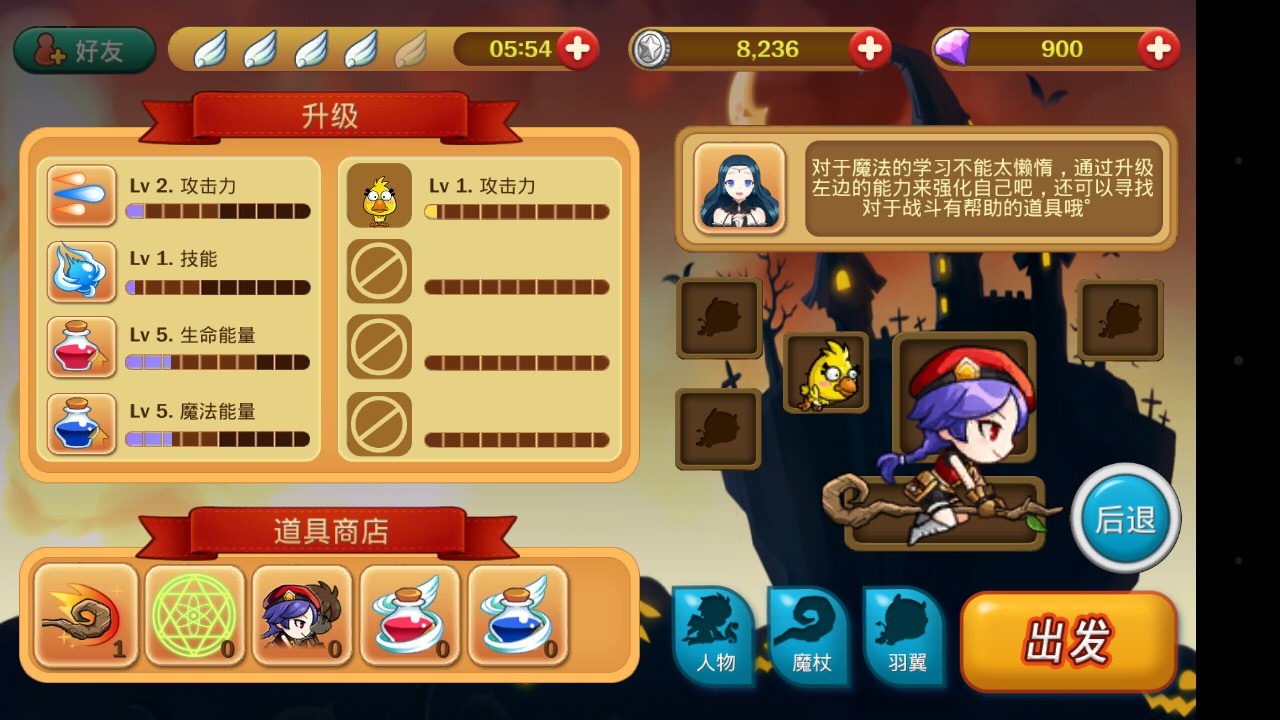Click the Lv 5 生命能量 progress bar

tap(218, 362)
